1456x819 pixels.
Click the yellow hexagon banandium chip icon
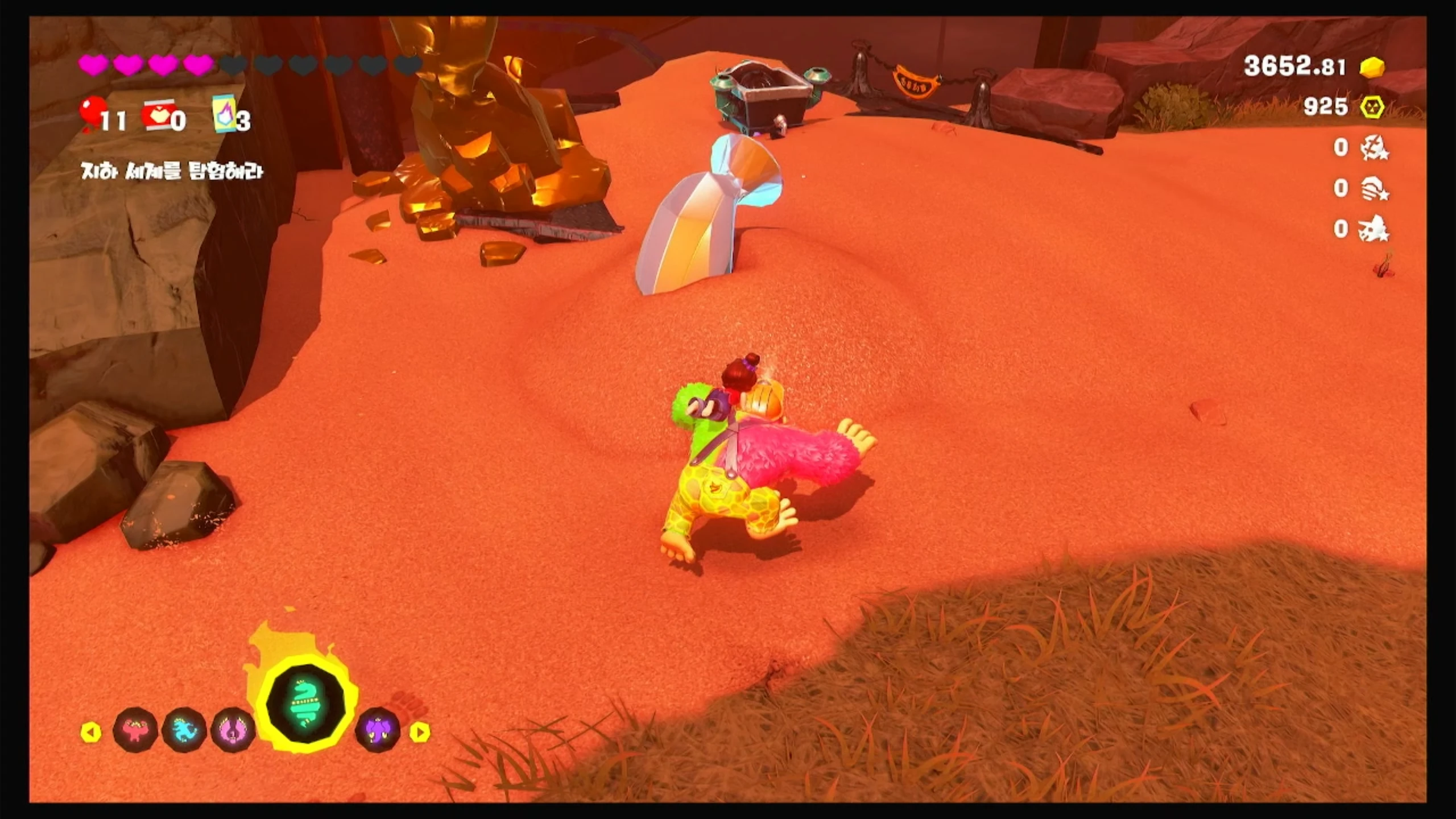pyautogui.click(x=1372, y=107)
